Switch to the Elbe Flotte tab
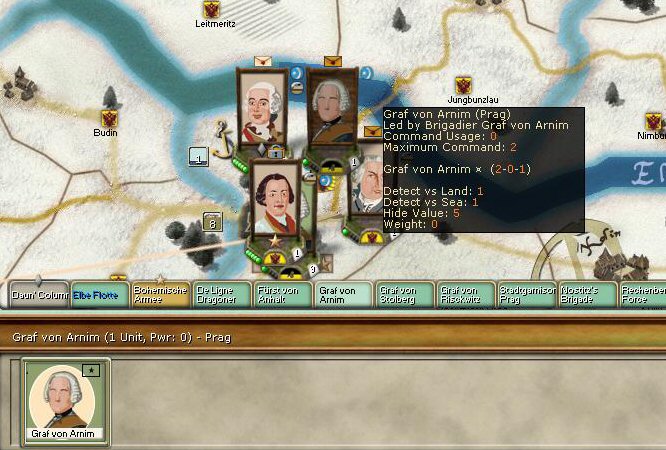This screenshot has height=450, width=666. pos(98,295)
